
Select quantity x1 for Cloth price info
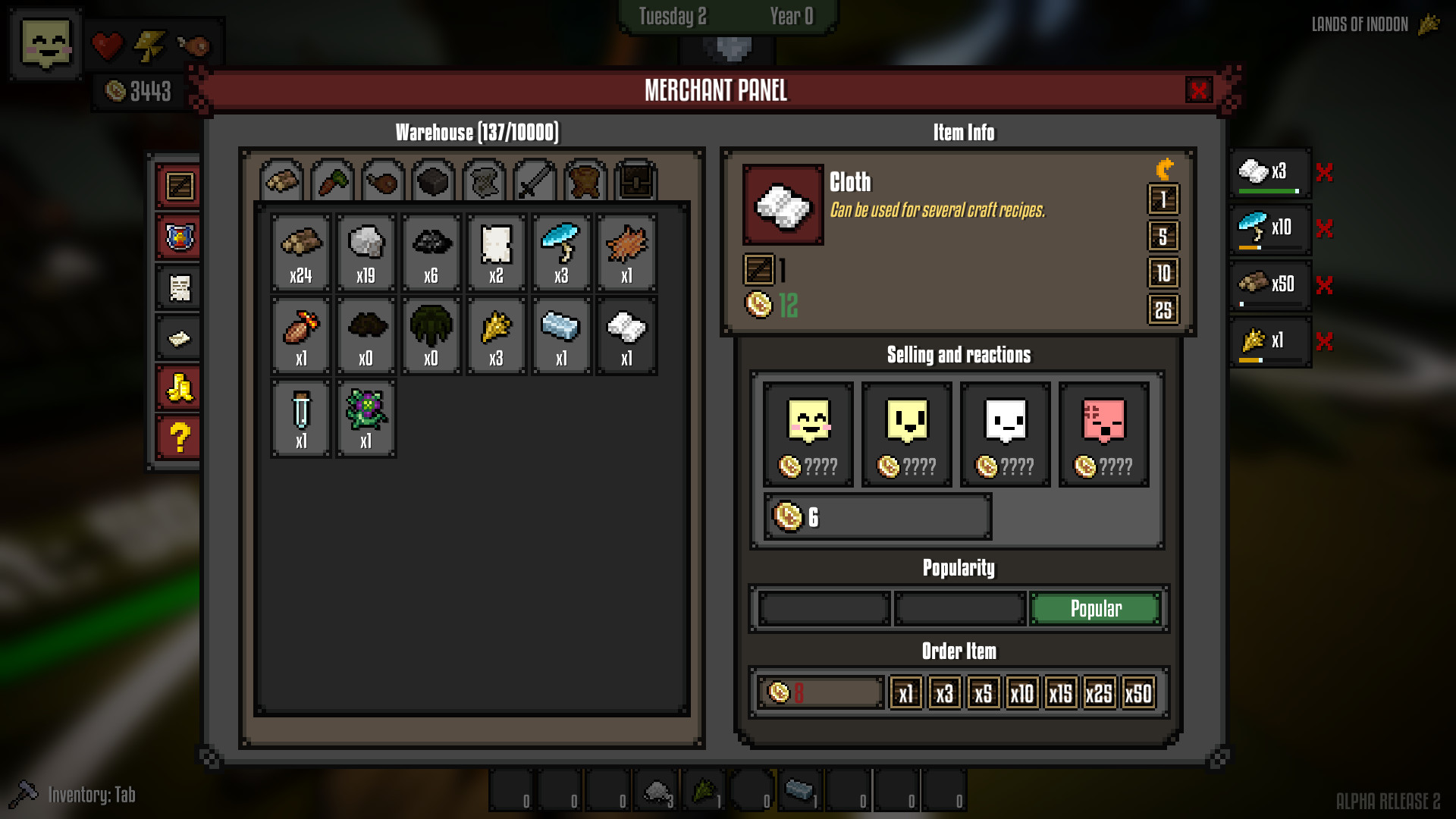coord(1165,199)
